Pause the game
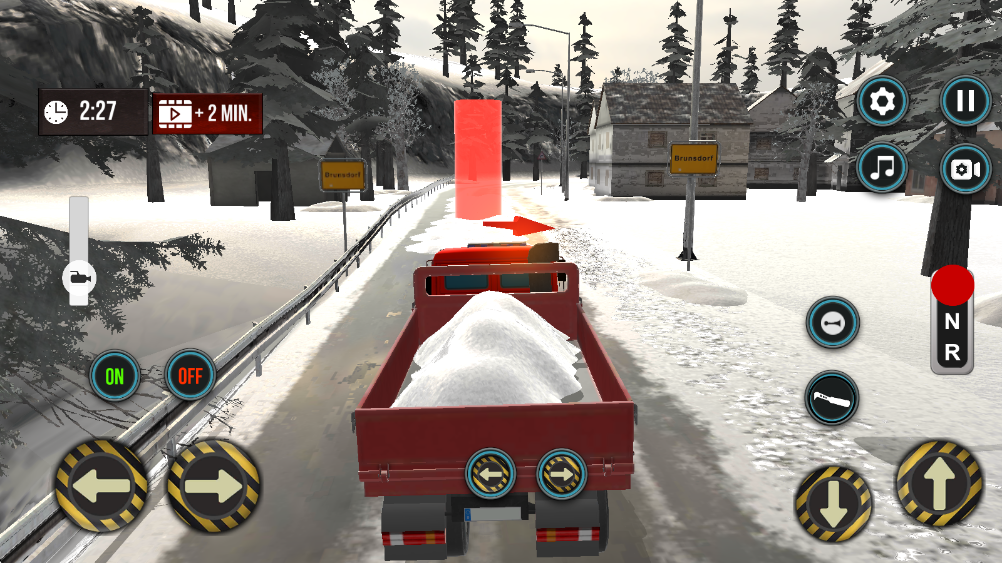This screenshot has width=1002, height=563. point(966,101)
